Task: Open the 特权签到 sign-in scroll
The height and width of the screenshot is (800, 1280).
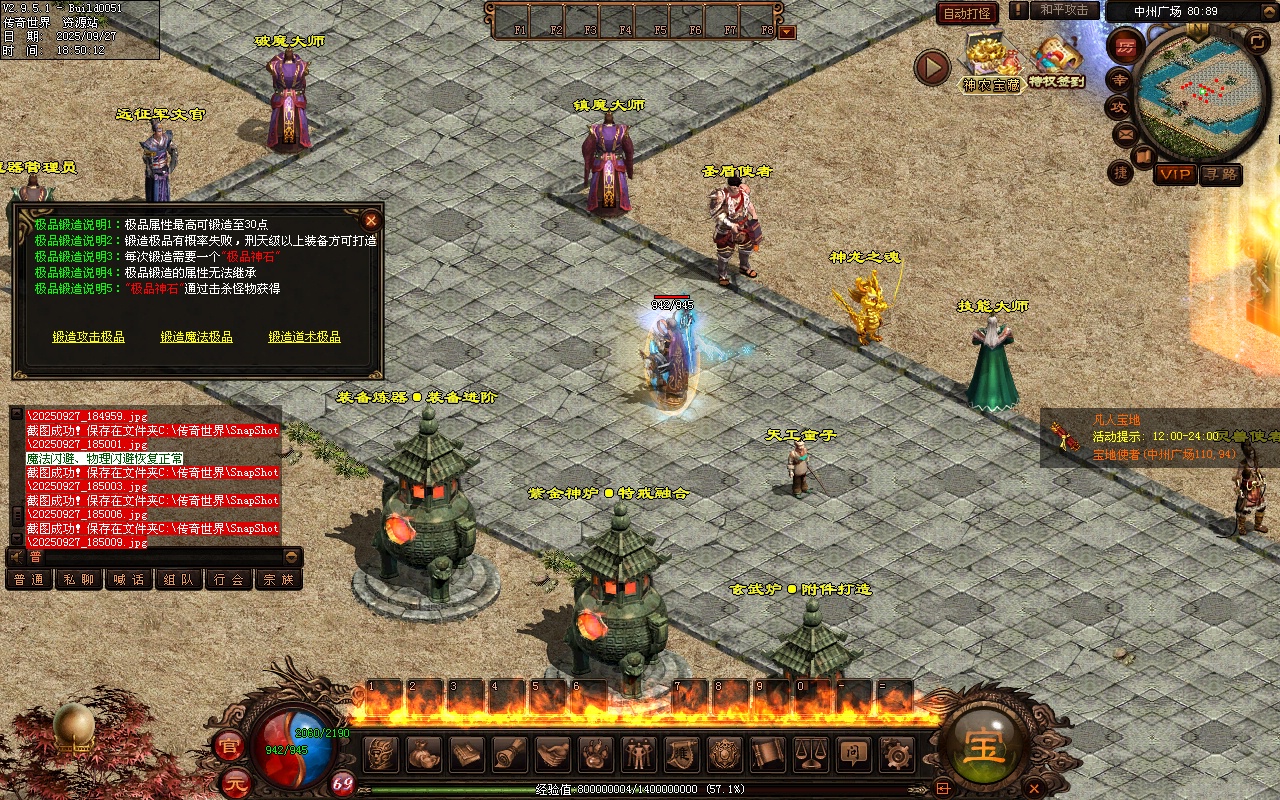Action: 1057,62
